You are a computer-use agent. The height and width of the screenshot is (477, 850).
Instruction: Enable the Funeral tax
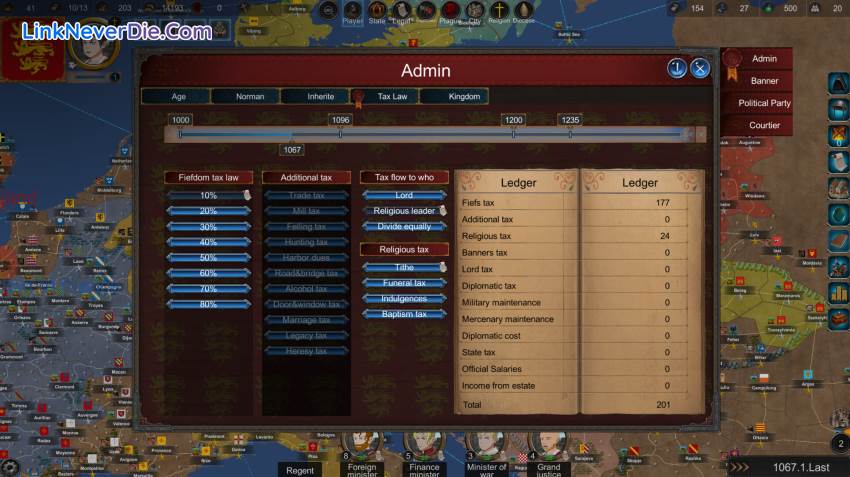click(x=404, y=283)
